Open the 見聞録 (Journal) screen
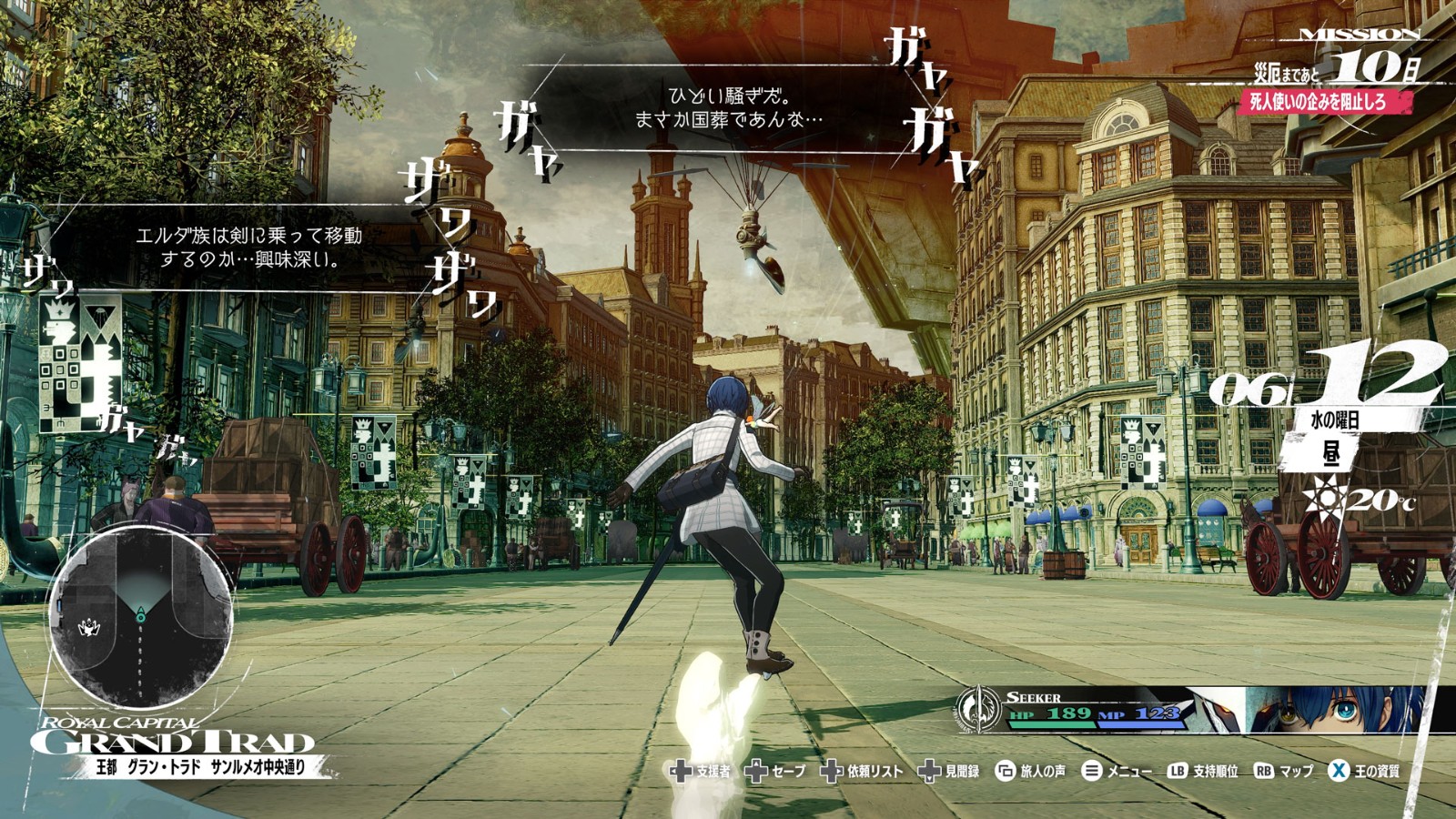Image resolution: width=1456 pixels, height=819 pixels. click(x=953, y=770)
